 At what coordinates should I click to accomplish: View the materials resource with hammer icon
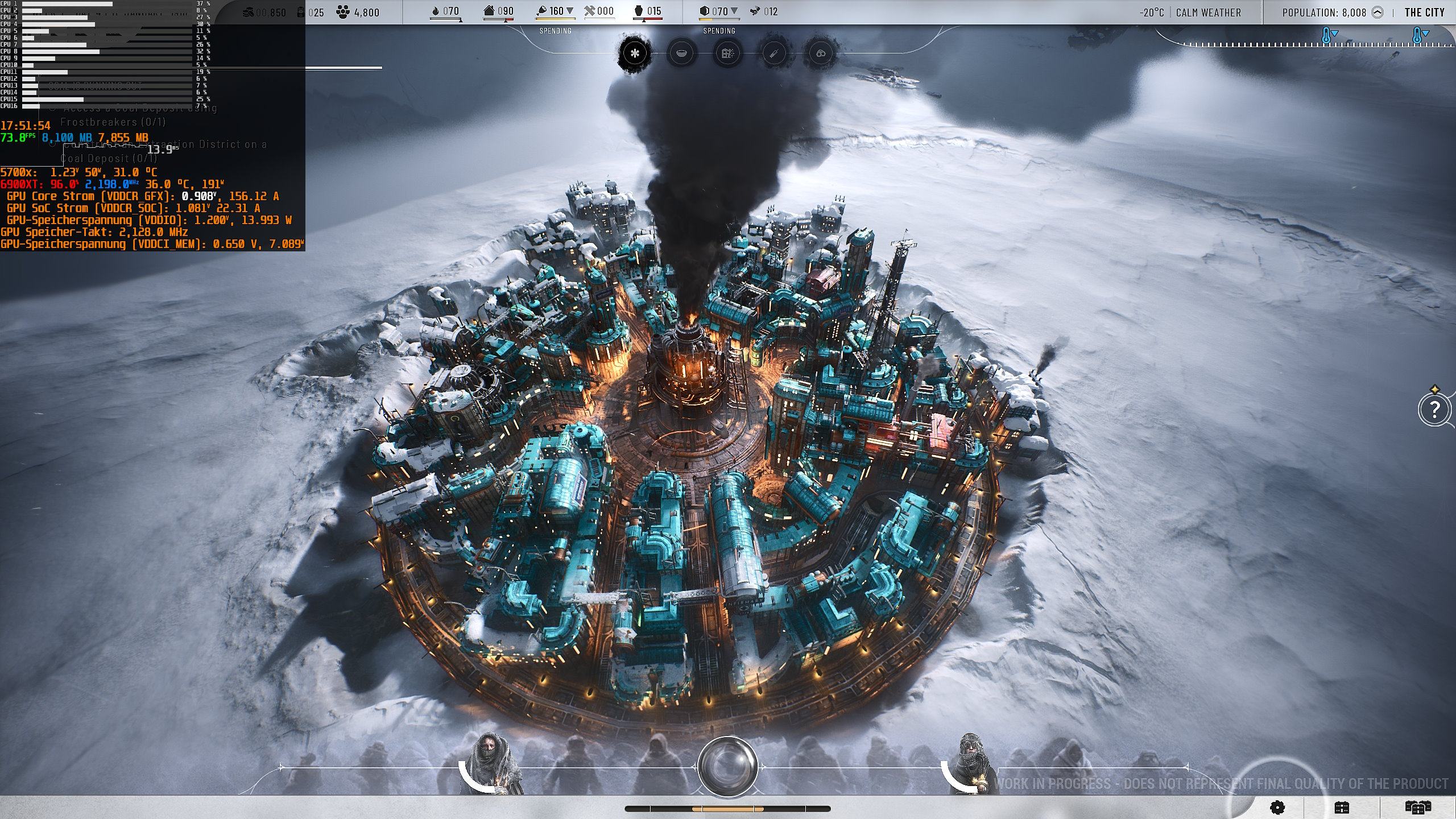tap(599, 11)
